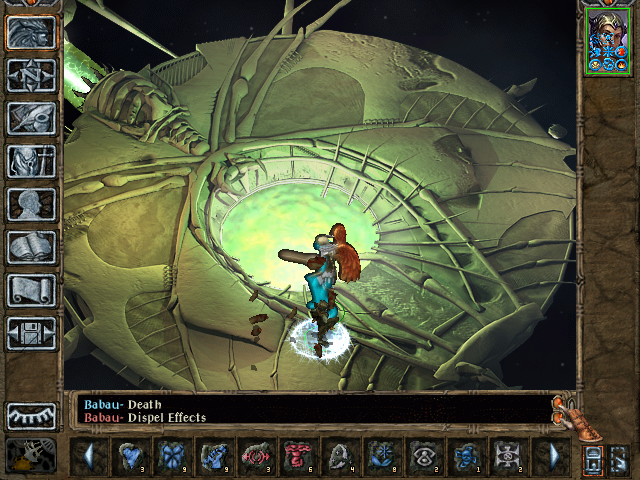This screenshot has width=640, height=480.
Task: Show next spells with the right arrow
Action: [552, 457]
